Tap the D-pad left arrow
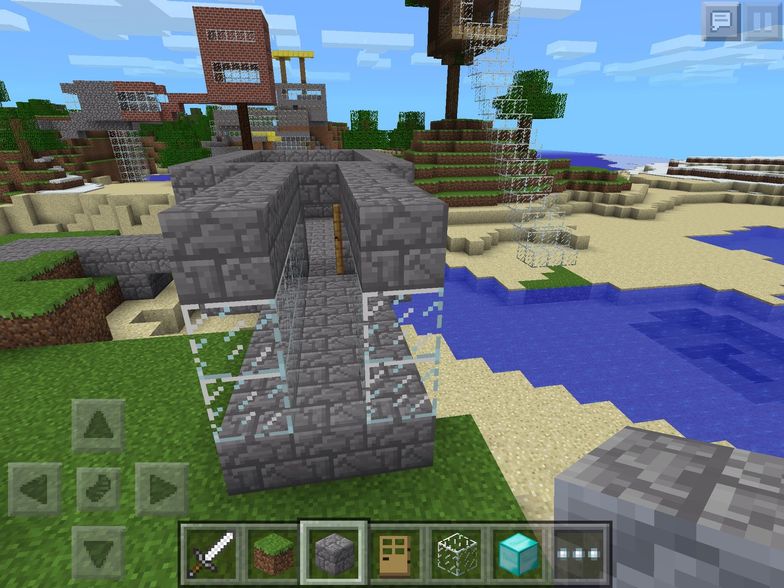This screenshot has height=588, width=784. tap(35, 489)
